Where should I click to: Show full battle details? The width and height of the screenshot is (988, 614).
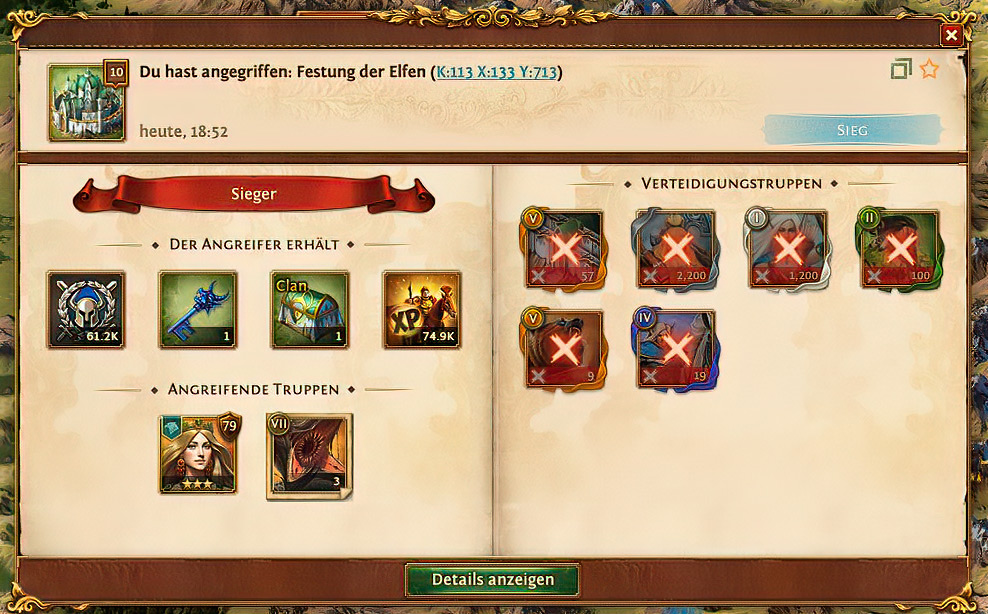pos(492,580)
